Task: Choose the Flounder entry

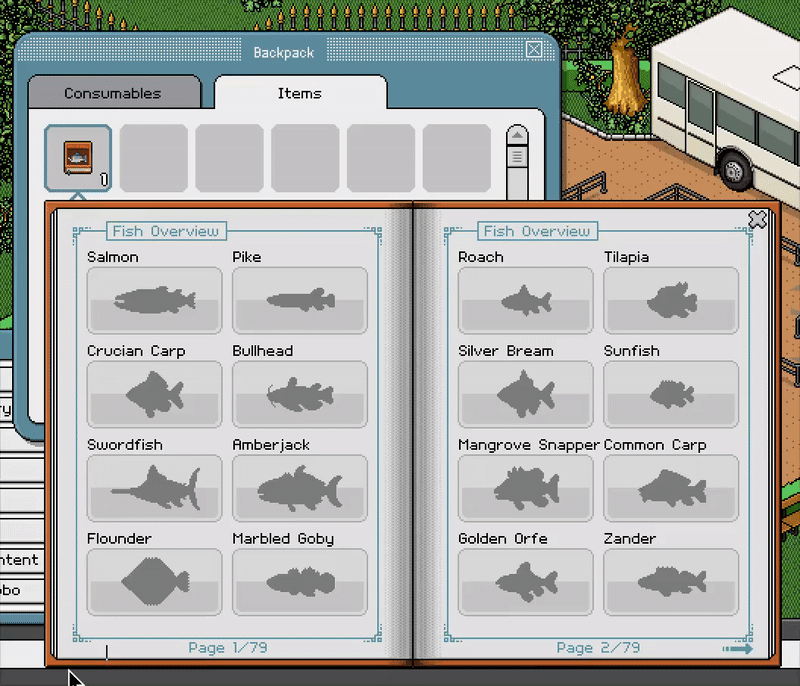Action: (155, 582)
